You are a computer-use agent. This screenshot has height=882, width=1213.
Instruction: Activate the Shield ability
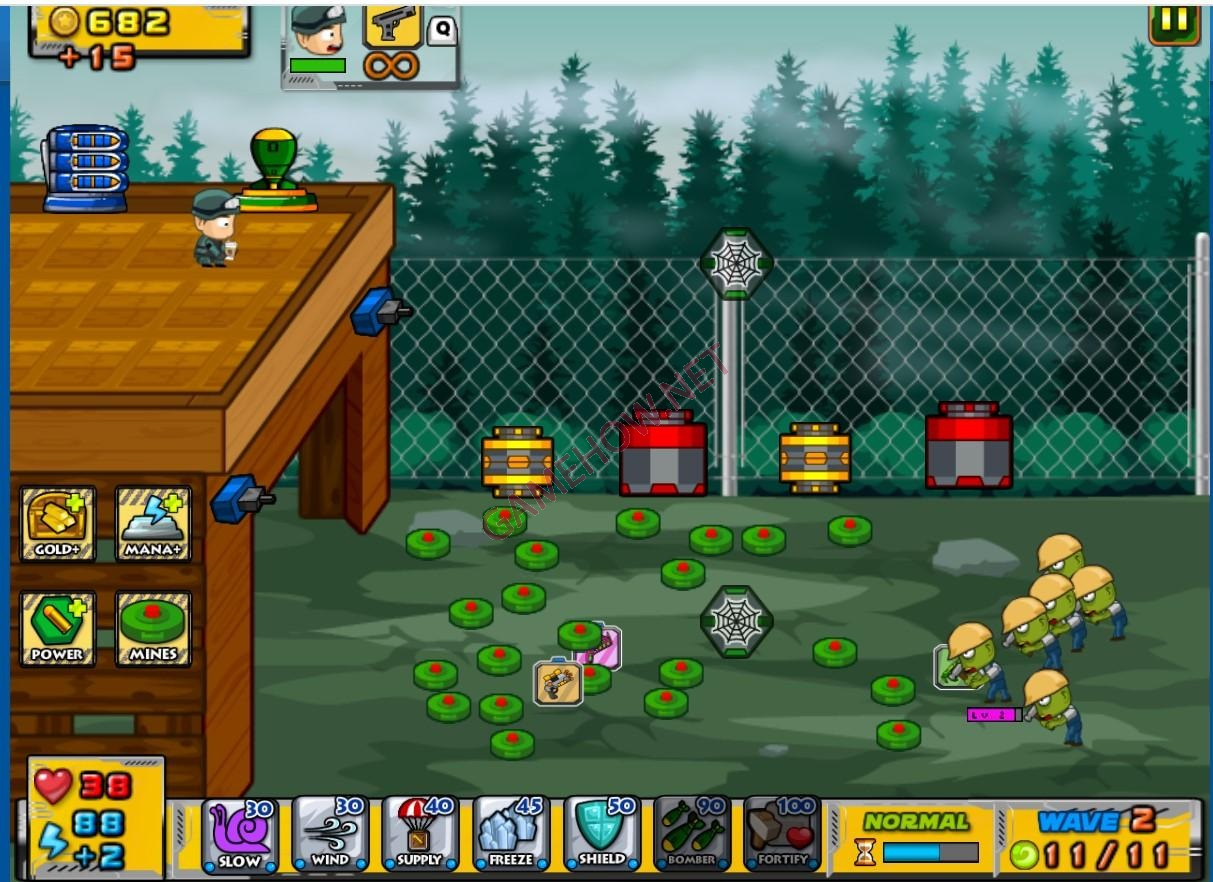(600, 834)
